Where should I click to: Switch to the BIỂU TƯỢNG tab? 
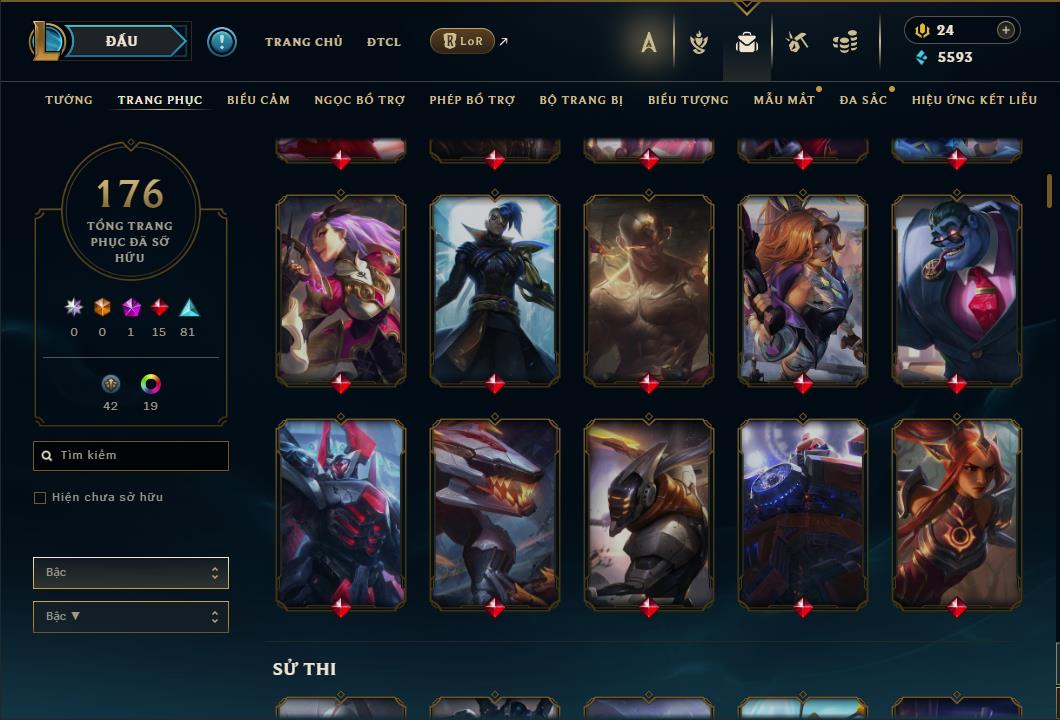click(x=688, y=100)
